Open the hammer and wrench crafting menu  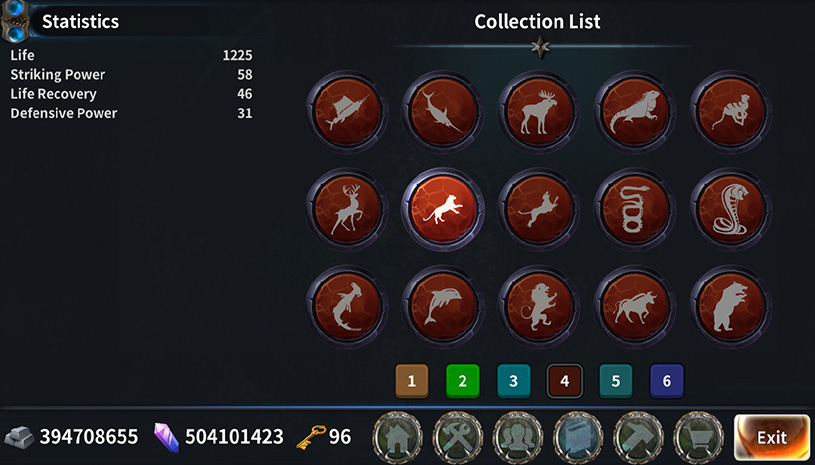(459, 437)
